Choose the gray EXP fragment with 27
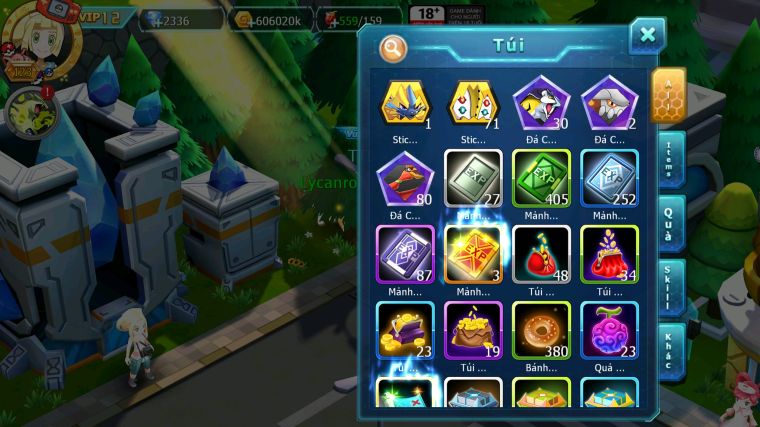Screen dimensions: 760x427 (473, 177)
